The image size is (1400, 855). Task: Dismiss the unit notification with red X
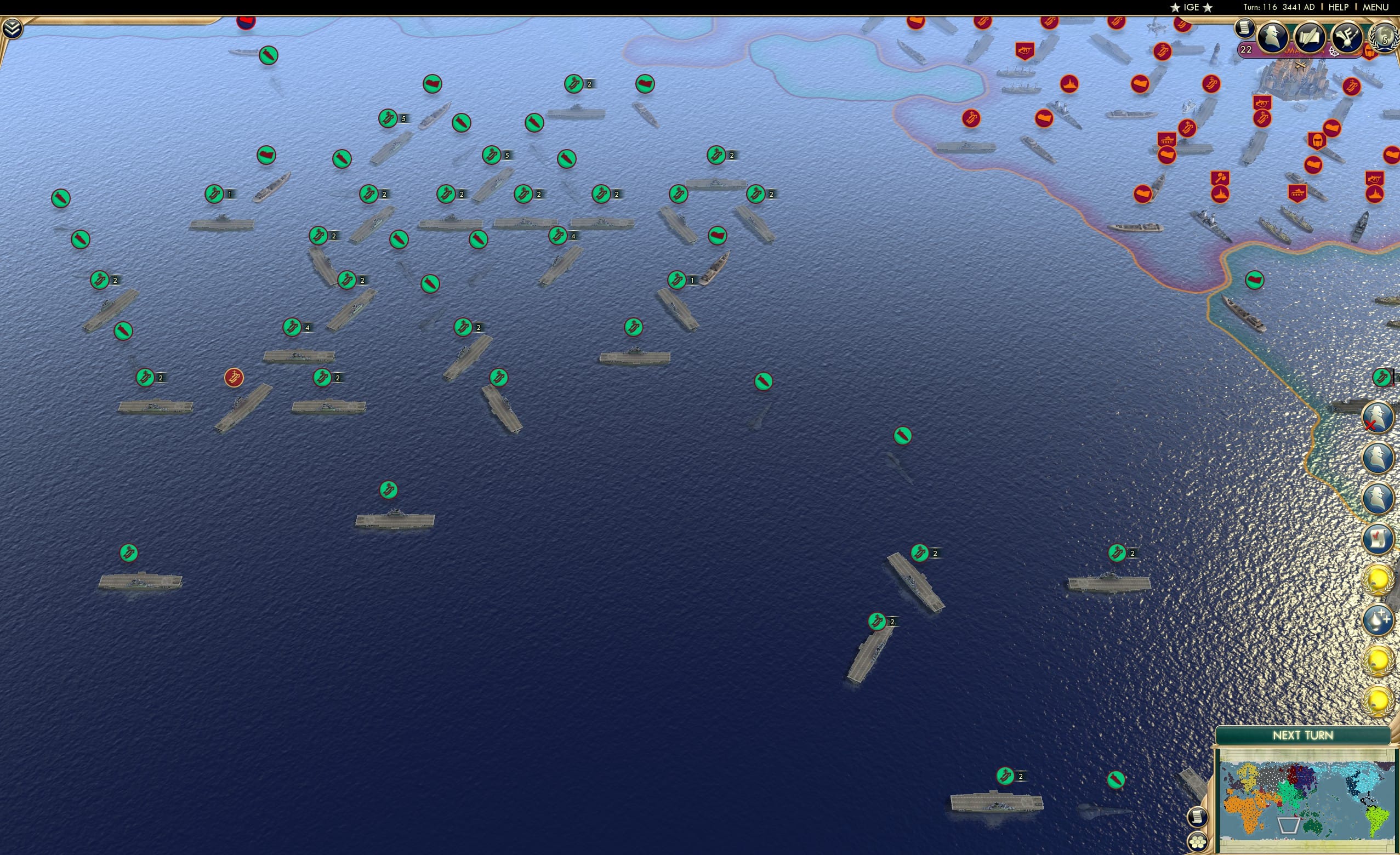[x=1378, y=418]
